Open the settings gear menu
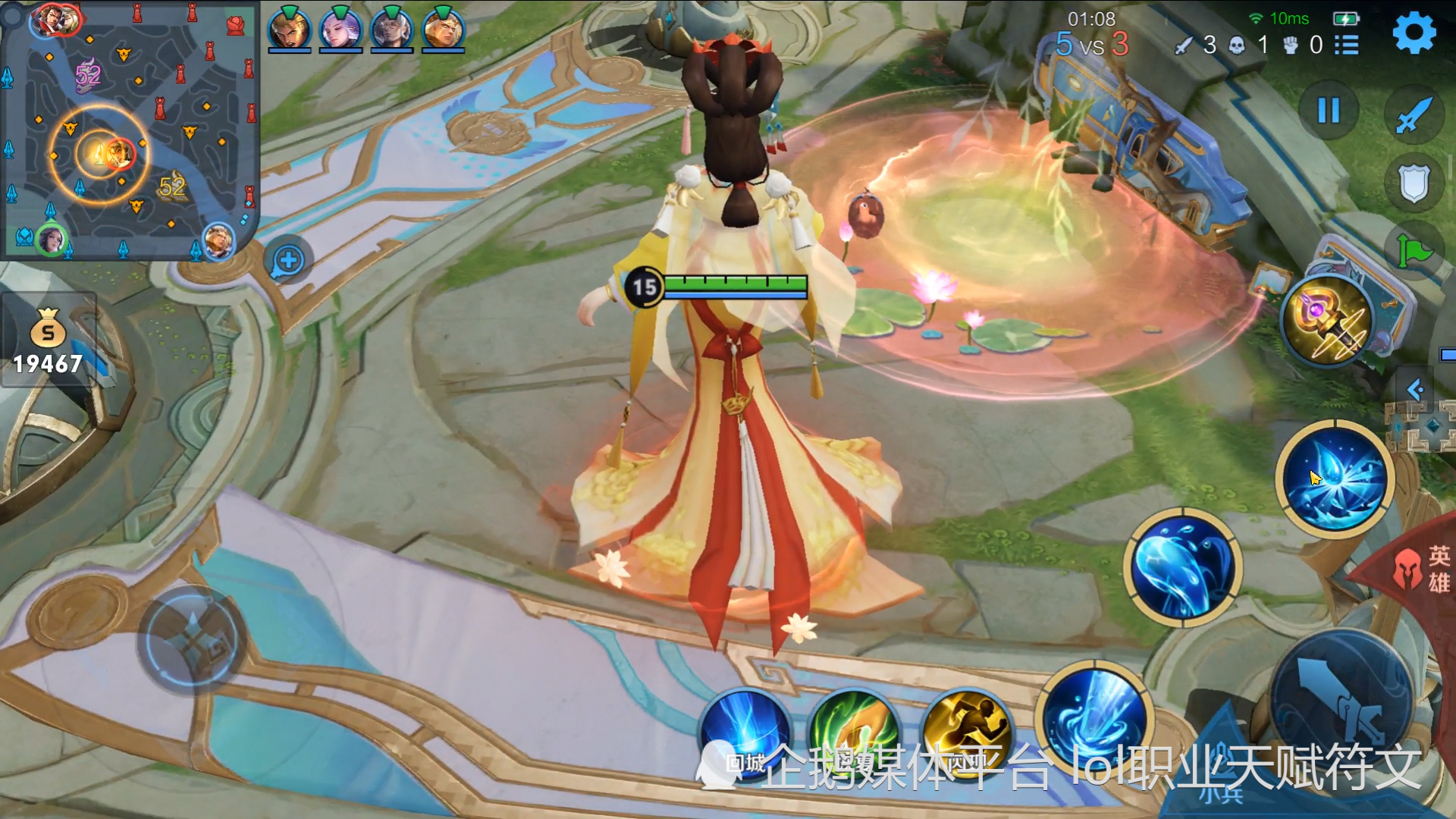This screenshot has height=819, width=1456. (x=1414, y=33)
